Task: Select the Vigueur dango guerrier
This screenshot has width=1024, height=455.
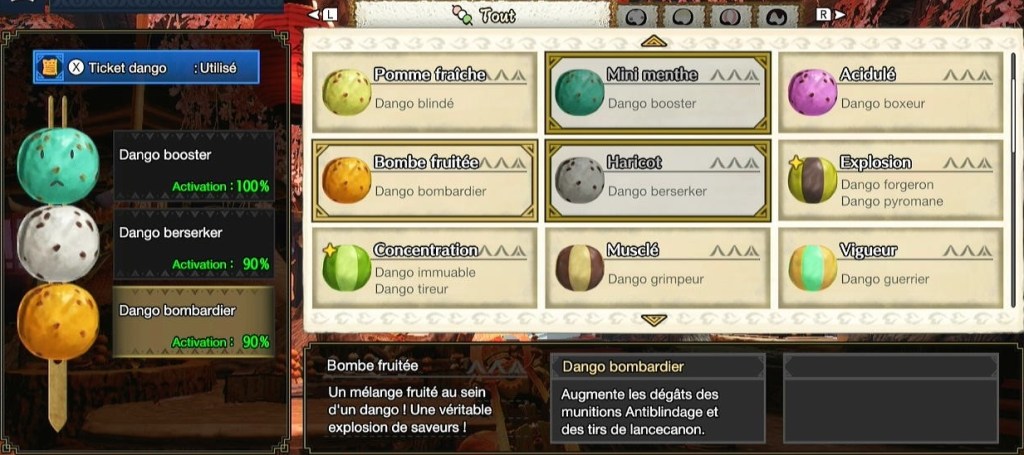Action: tap(889, 268)
